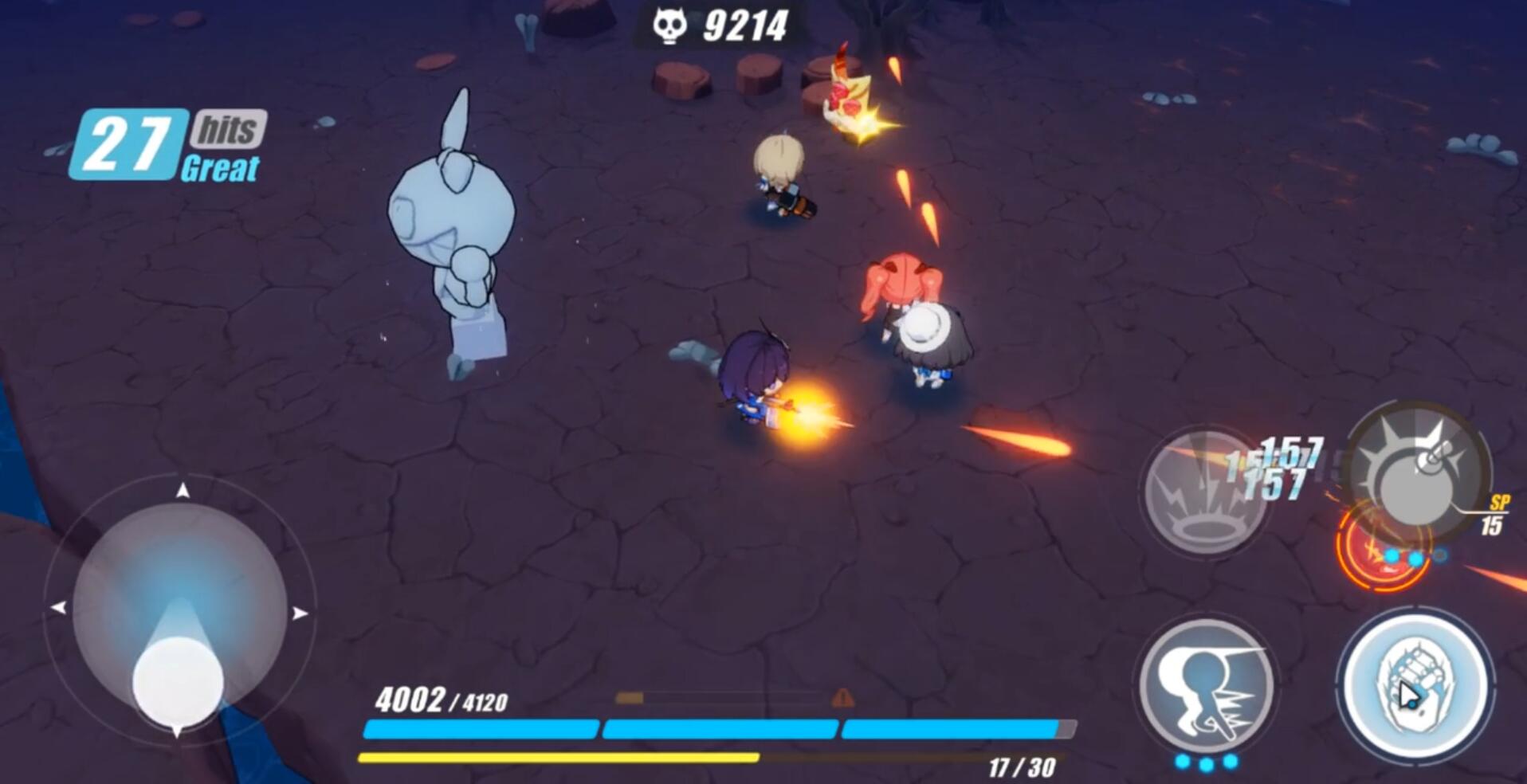Click the joystick's right direction arrow
The height and width of the screenshot is (784, 1527).
coord(300,613)
